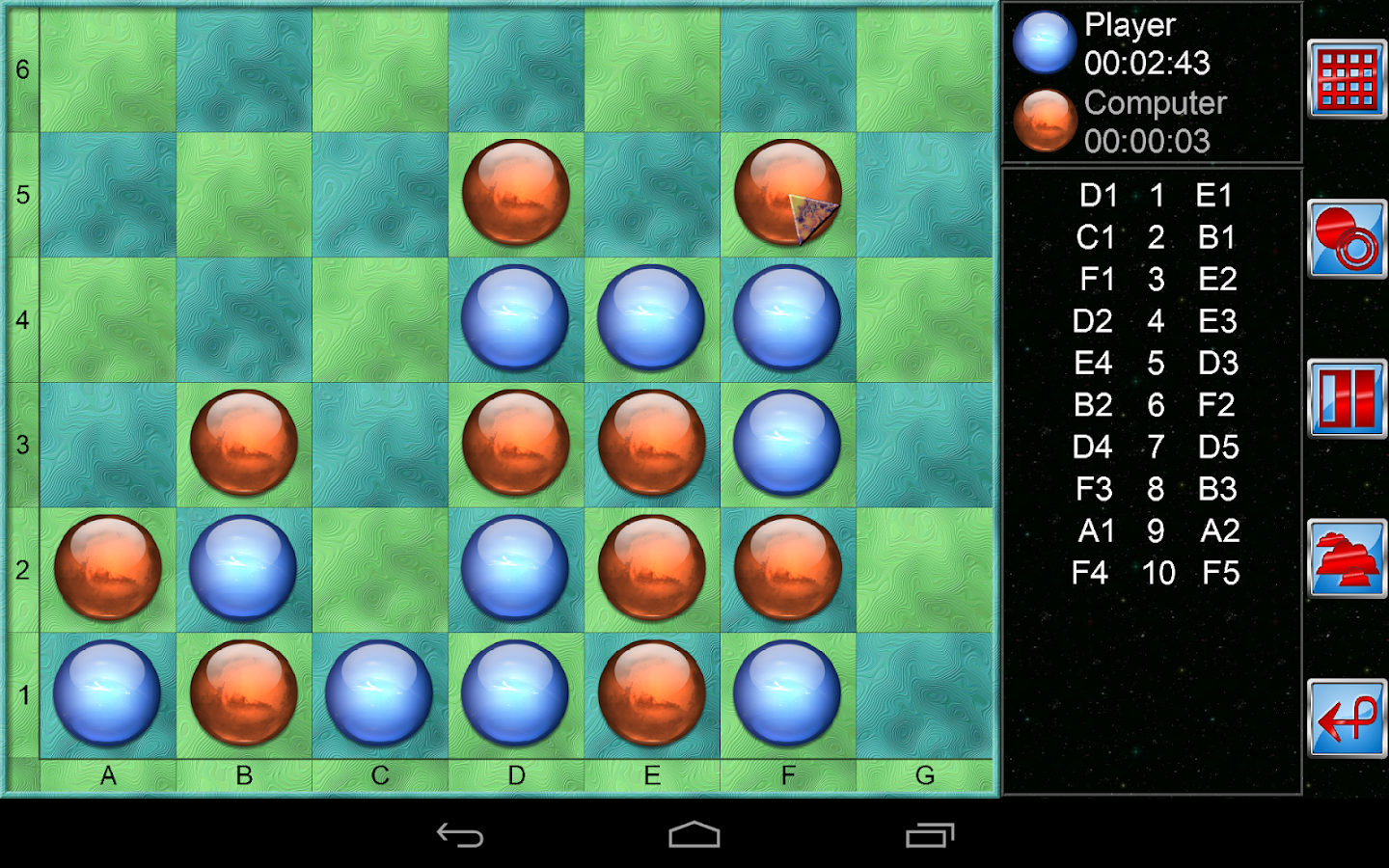
Task: Open the new game board grid icon
Action: pyautogui.click(x=1347, y=77)
